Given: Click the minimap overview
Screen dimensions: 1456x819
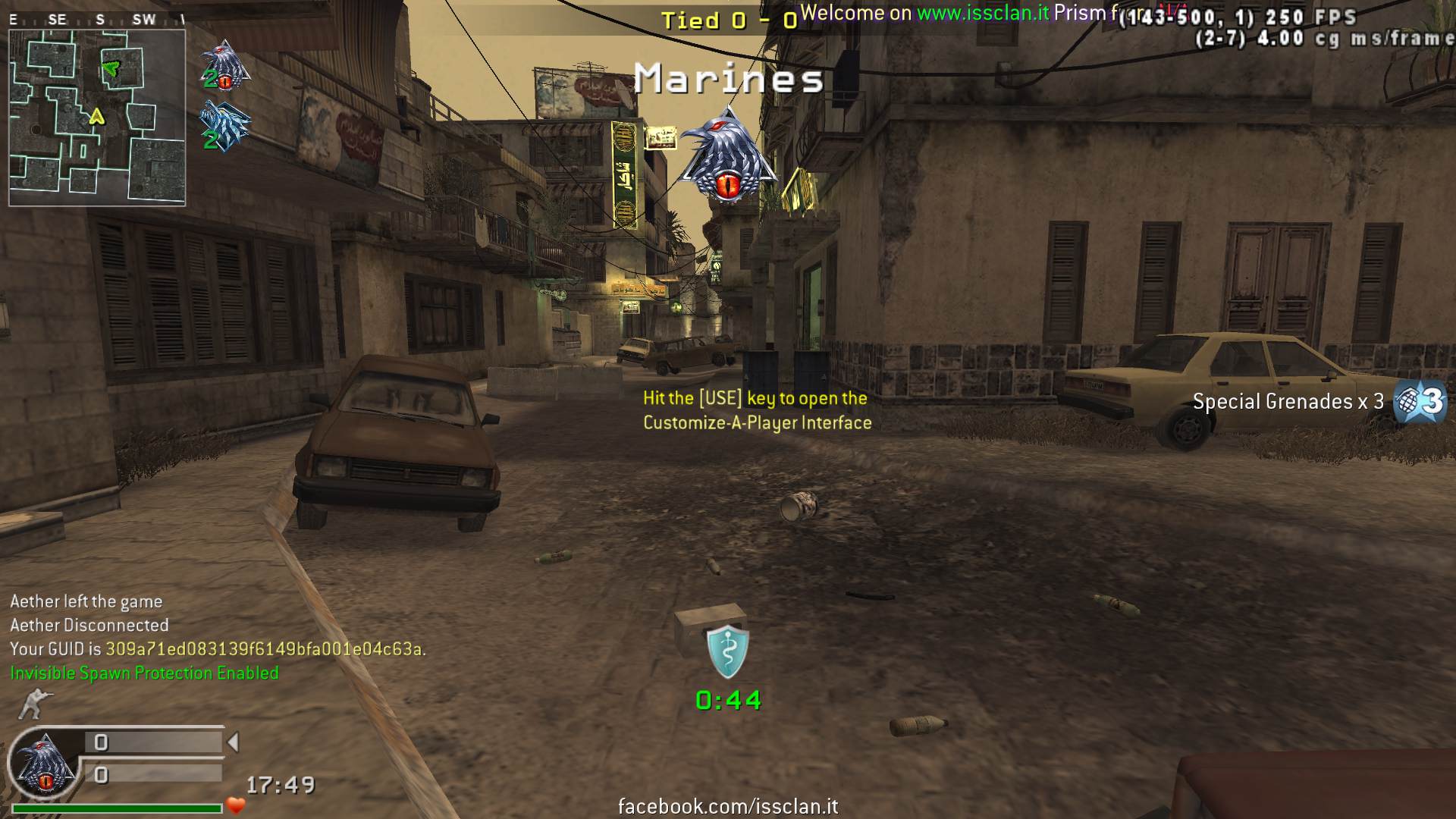Looking at the screenshot, I should [x=97, y=118].
